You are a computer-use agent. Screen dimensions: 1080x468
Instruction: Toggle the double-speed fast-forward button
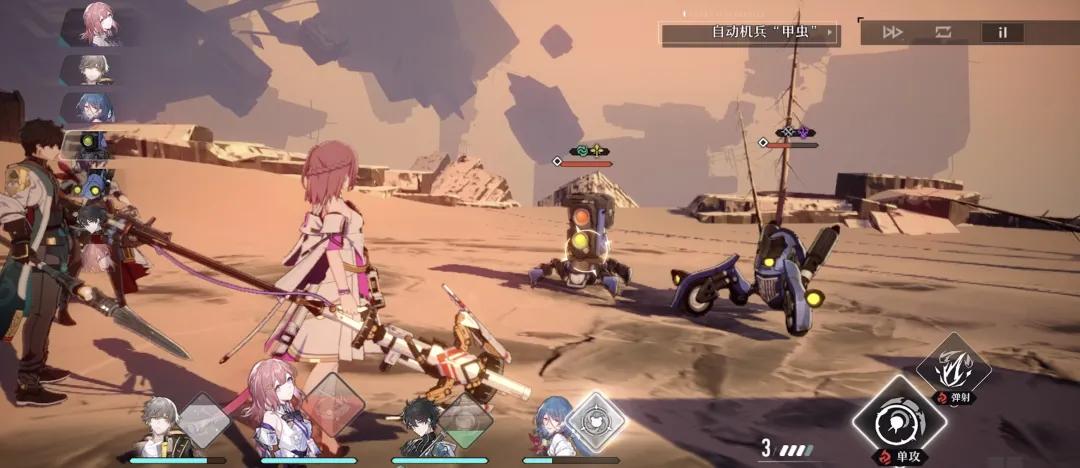tap(892, 32)
